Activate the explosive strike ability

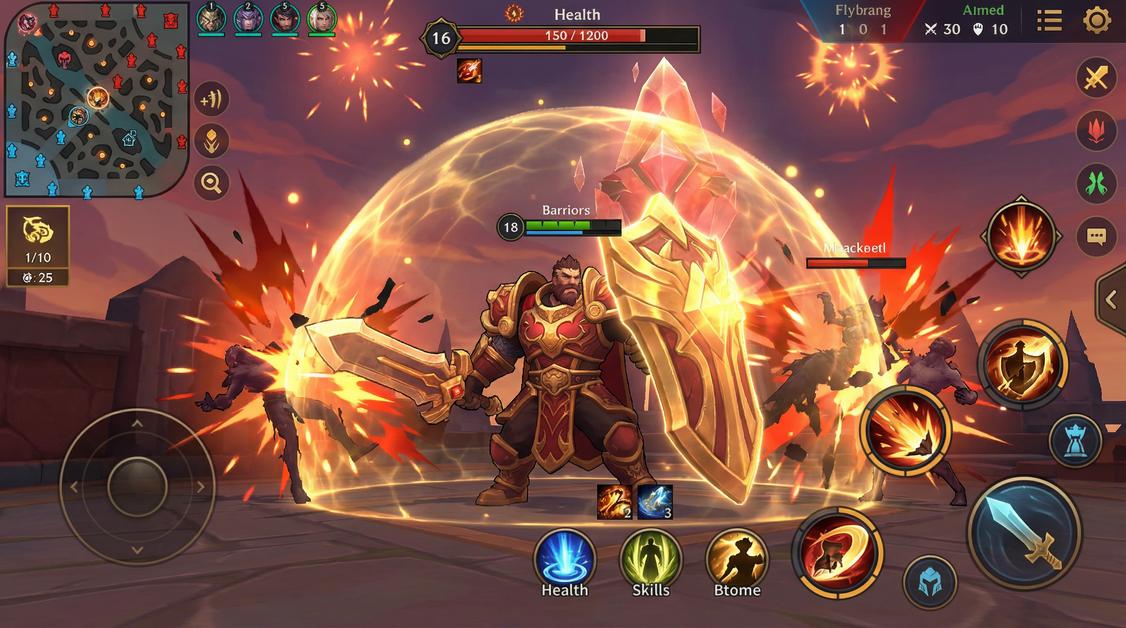(x=906, y=431)
